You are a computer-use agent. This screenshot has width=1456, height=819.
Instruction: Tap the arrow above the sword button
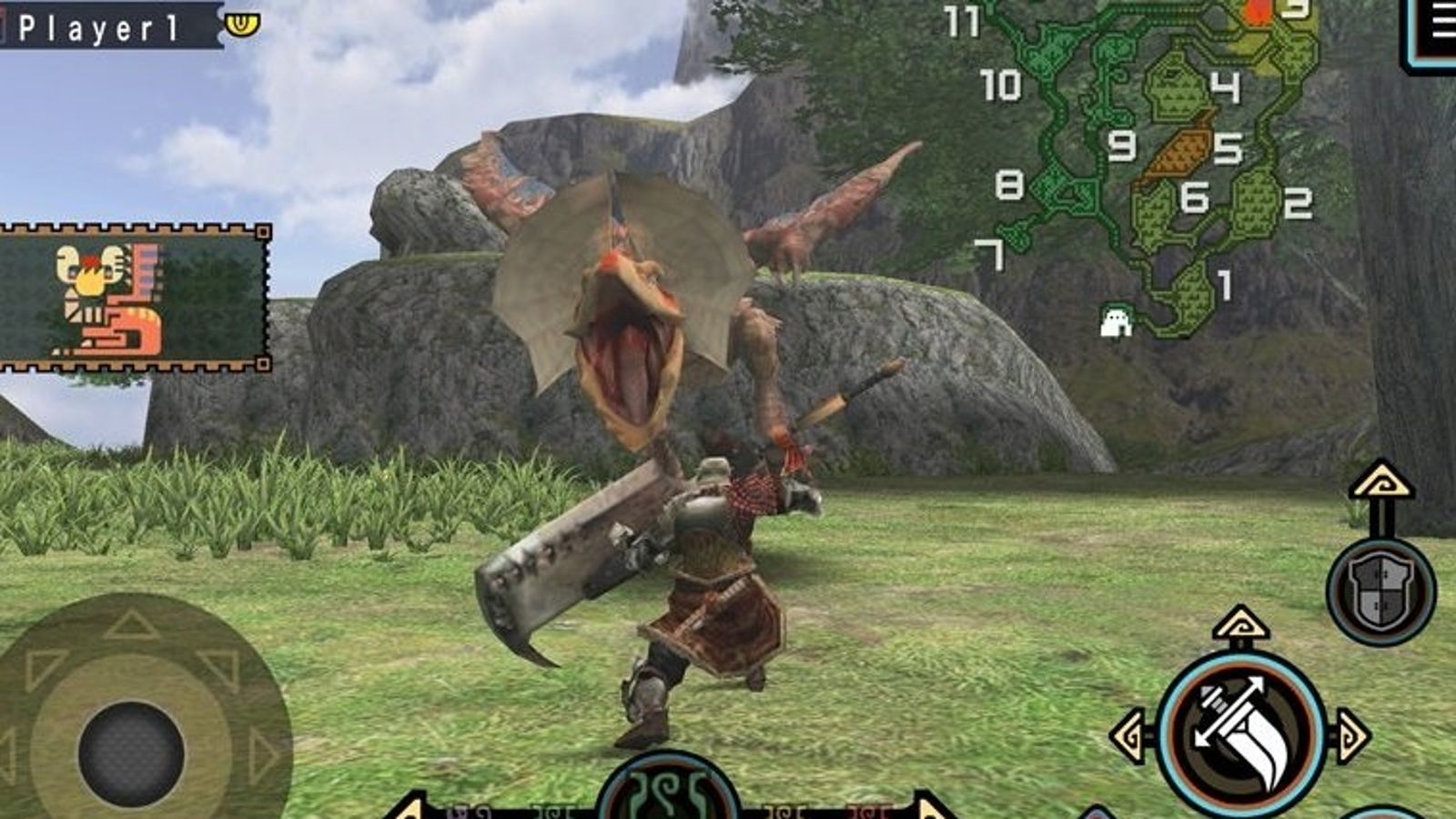[x=1241, y=625]
